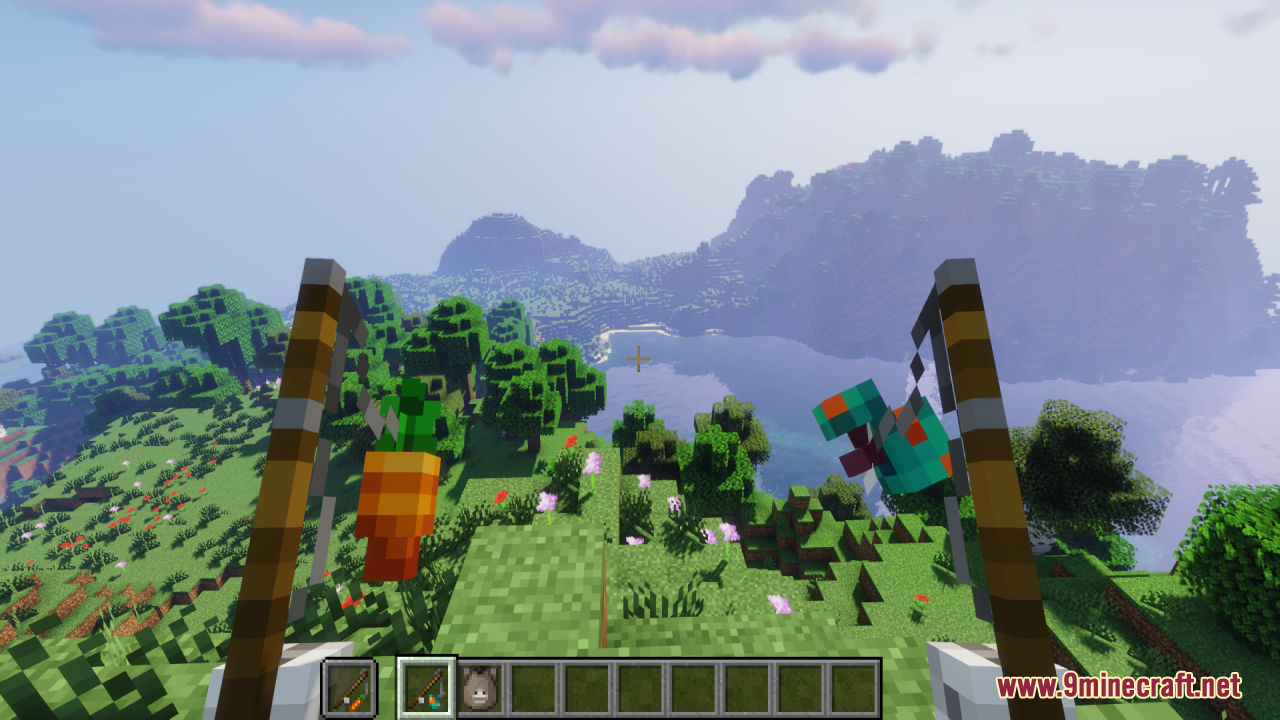
Task: Select the warped fungus on a stick slot
Action: coord(427,687)
